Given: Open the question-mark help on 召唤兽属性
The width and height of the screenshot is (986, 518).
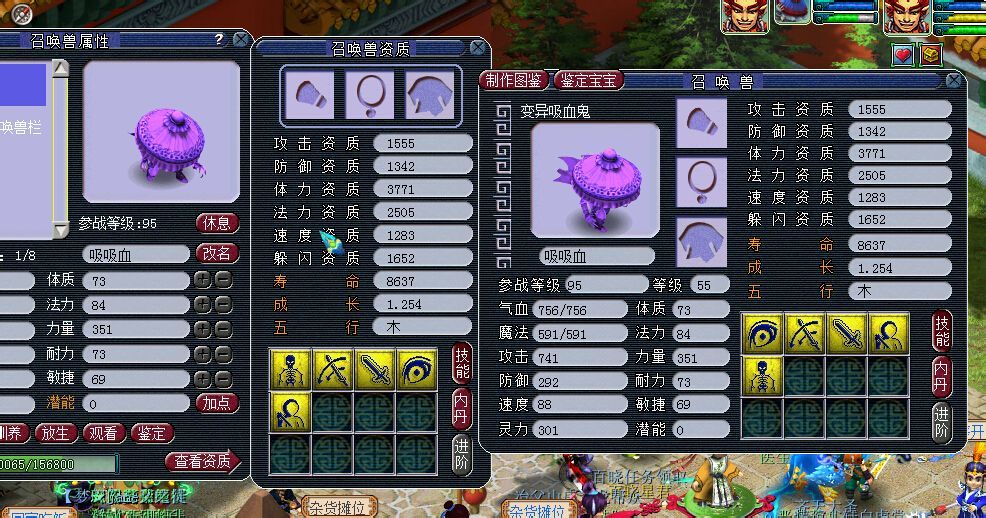Looking at the screenshot, I should point(219,40).
